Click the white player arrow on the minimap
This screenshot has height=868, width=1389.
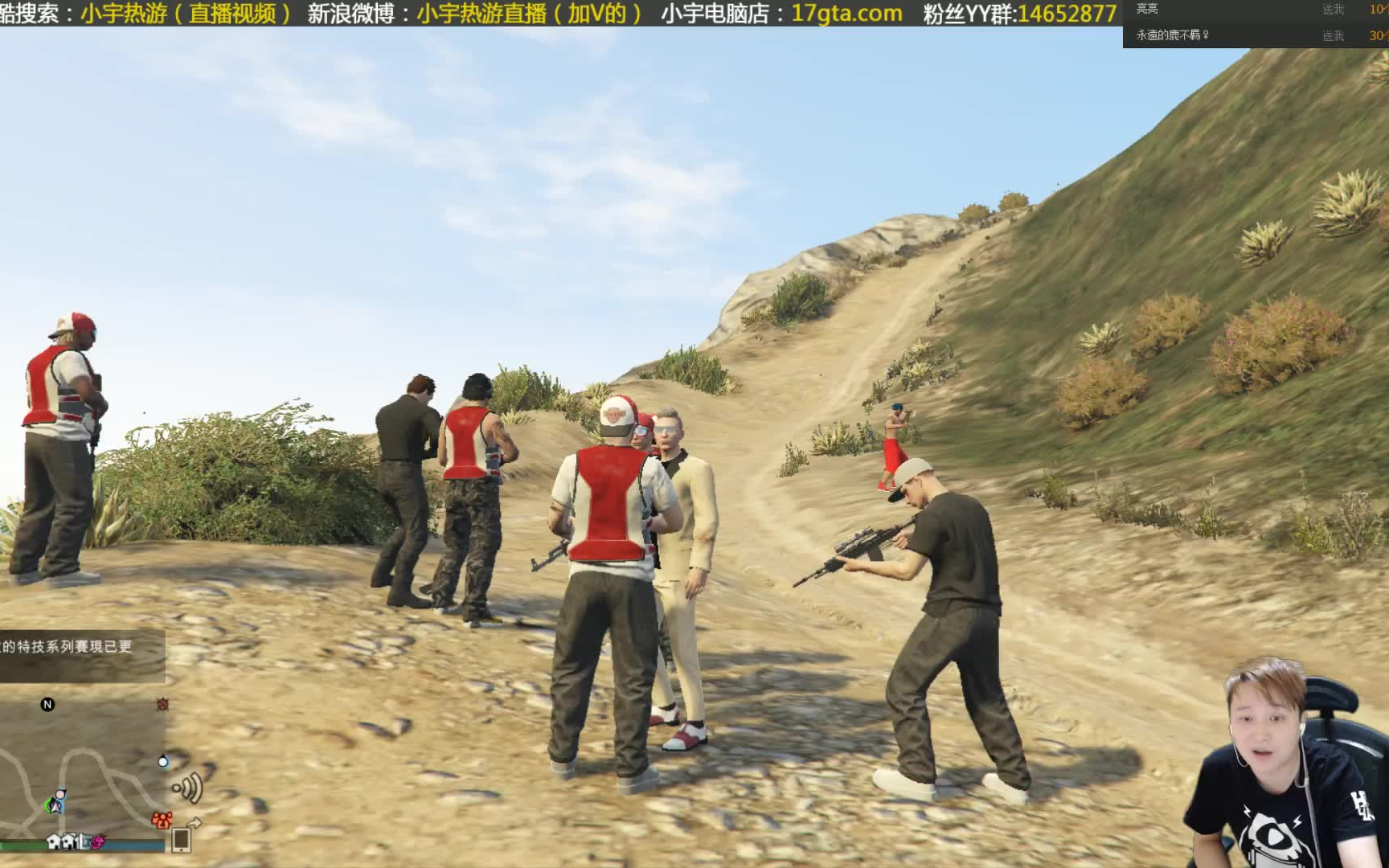click(x=56, y=806)
